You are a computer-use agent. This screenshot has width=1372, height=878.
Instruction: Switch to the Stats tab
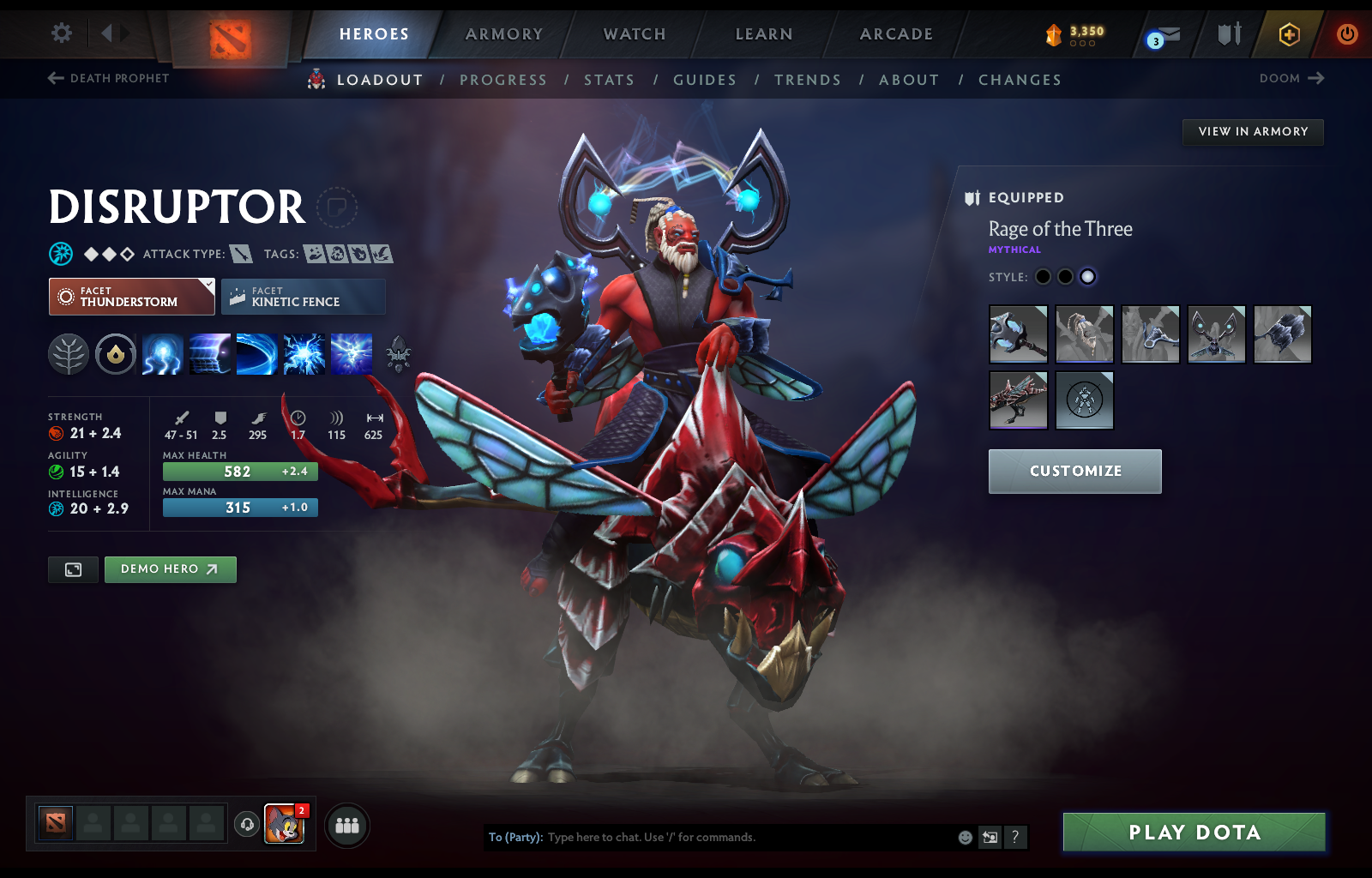[609, 79]
